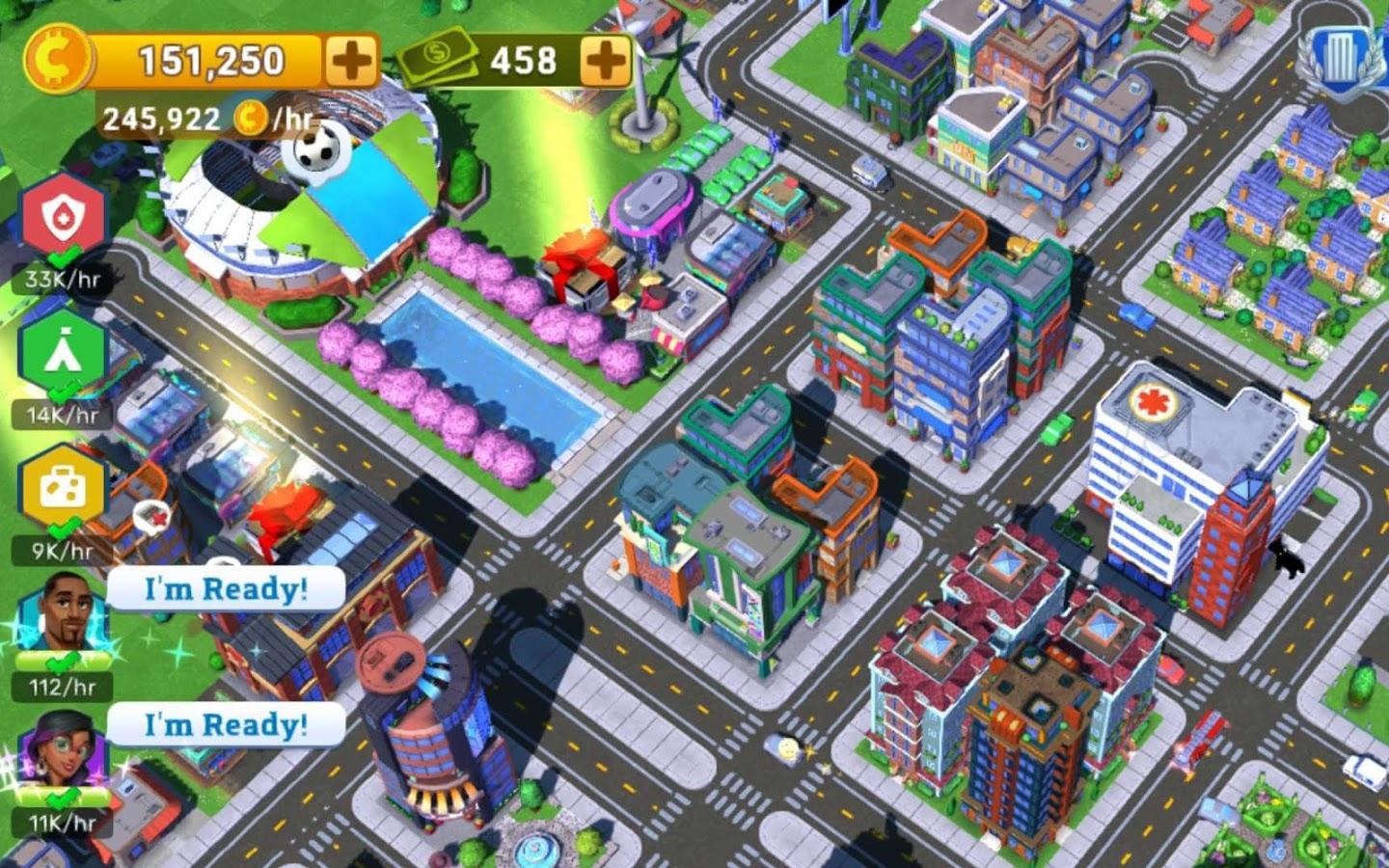Add more gold coins with plus button
The image size is (1389, 868).
pyautogui.click(x=350, y=62)
